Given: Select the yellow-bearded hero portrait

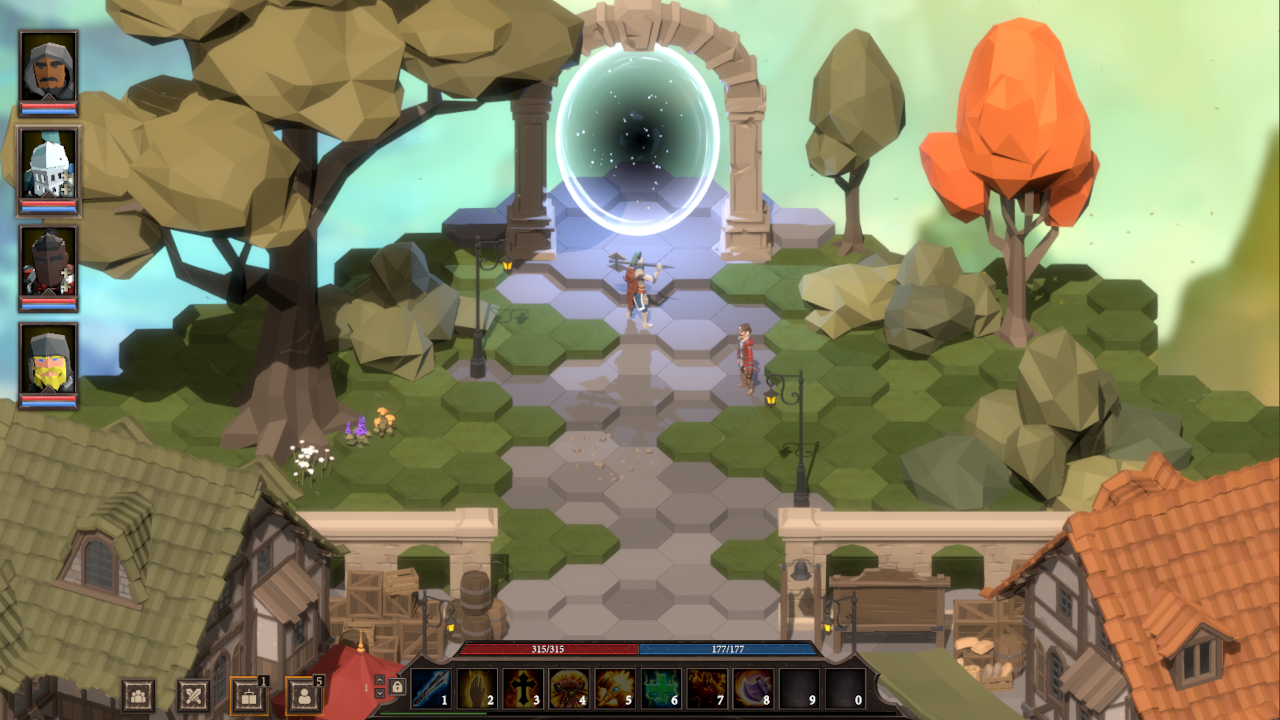Looking at the screenshot, I should 48,360.
